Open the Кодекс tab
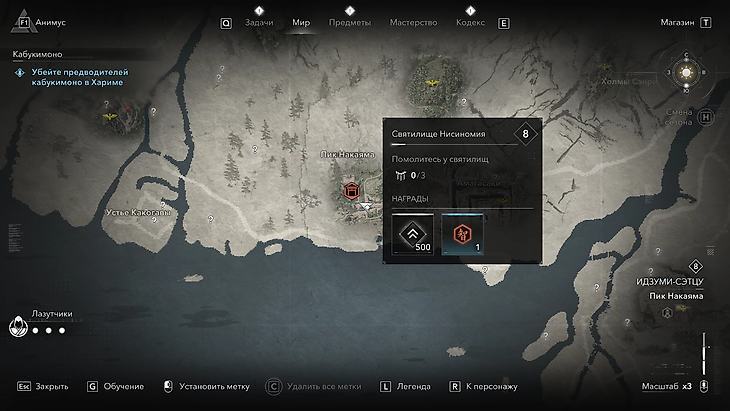This screenshot has height=411, width=730. (x=471, y=22)
